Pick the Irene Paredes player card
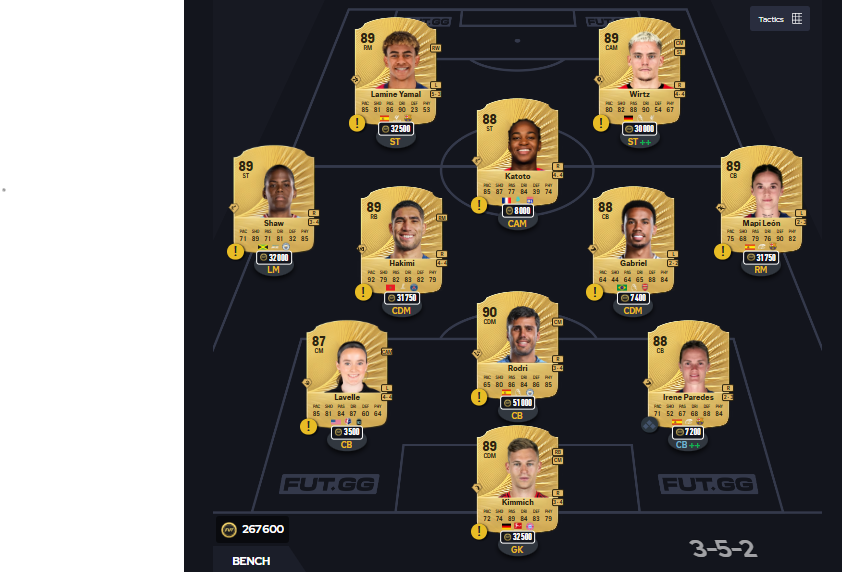The image size is (842, 572). [689, 370]
